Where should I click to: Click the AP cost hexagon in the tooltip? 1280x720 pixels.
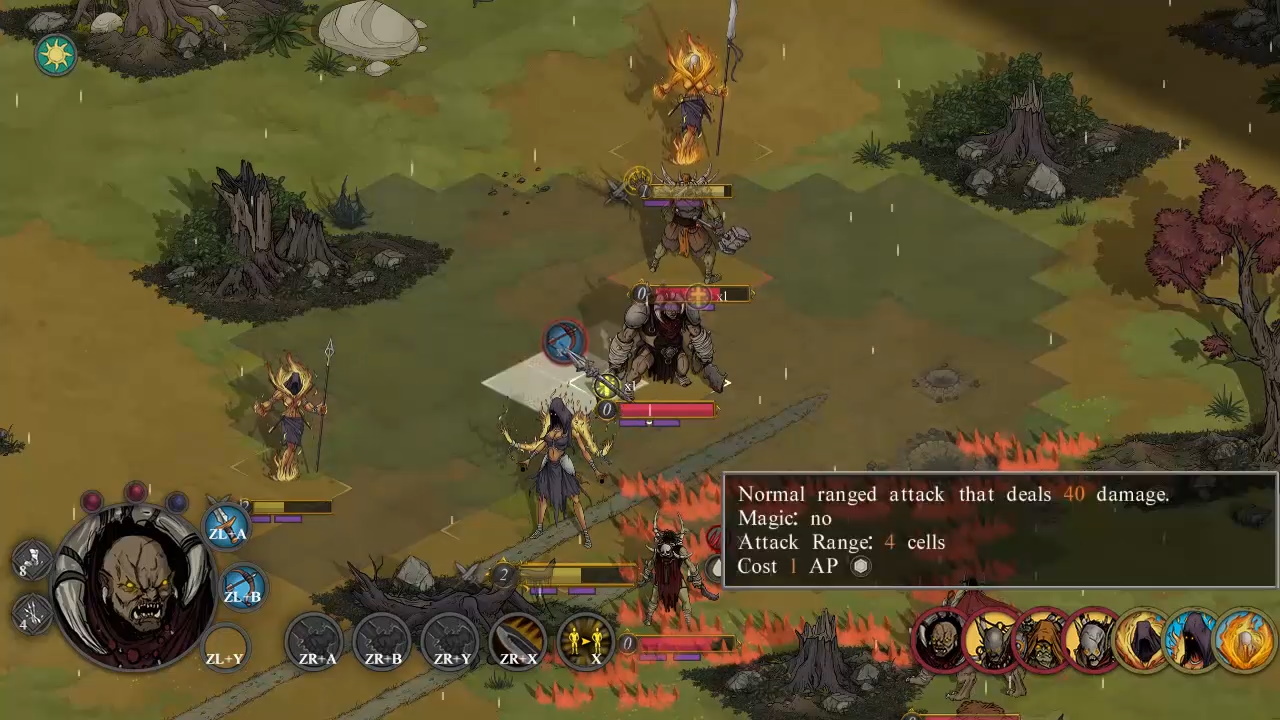point(861,566)
